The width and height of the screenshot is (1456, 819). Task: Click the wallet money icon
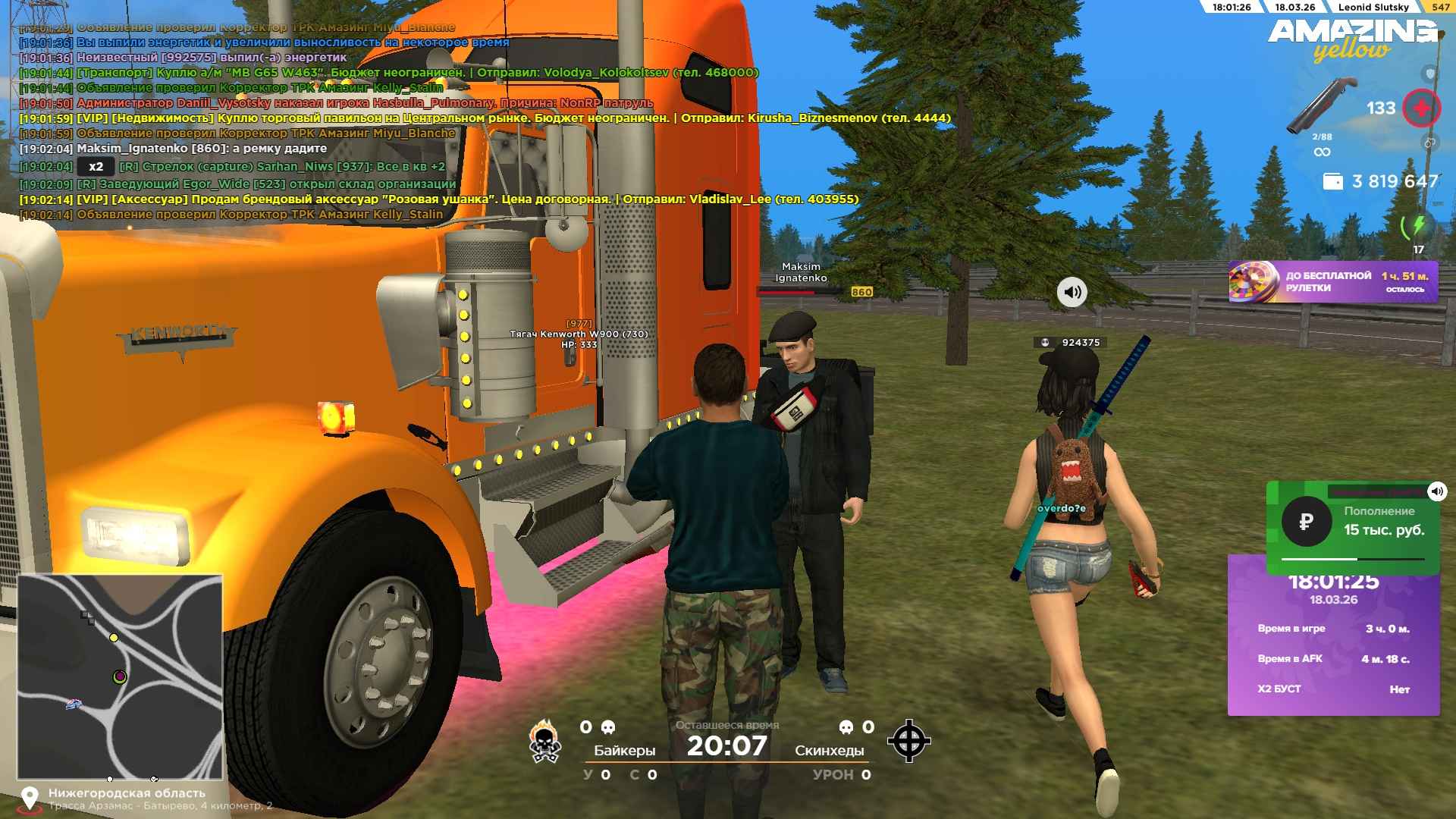[1332, 181]
